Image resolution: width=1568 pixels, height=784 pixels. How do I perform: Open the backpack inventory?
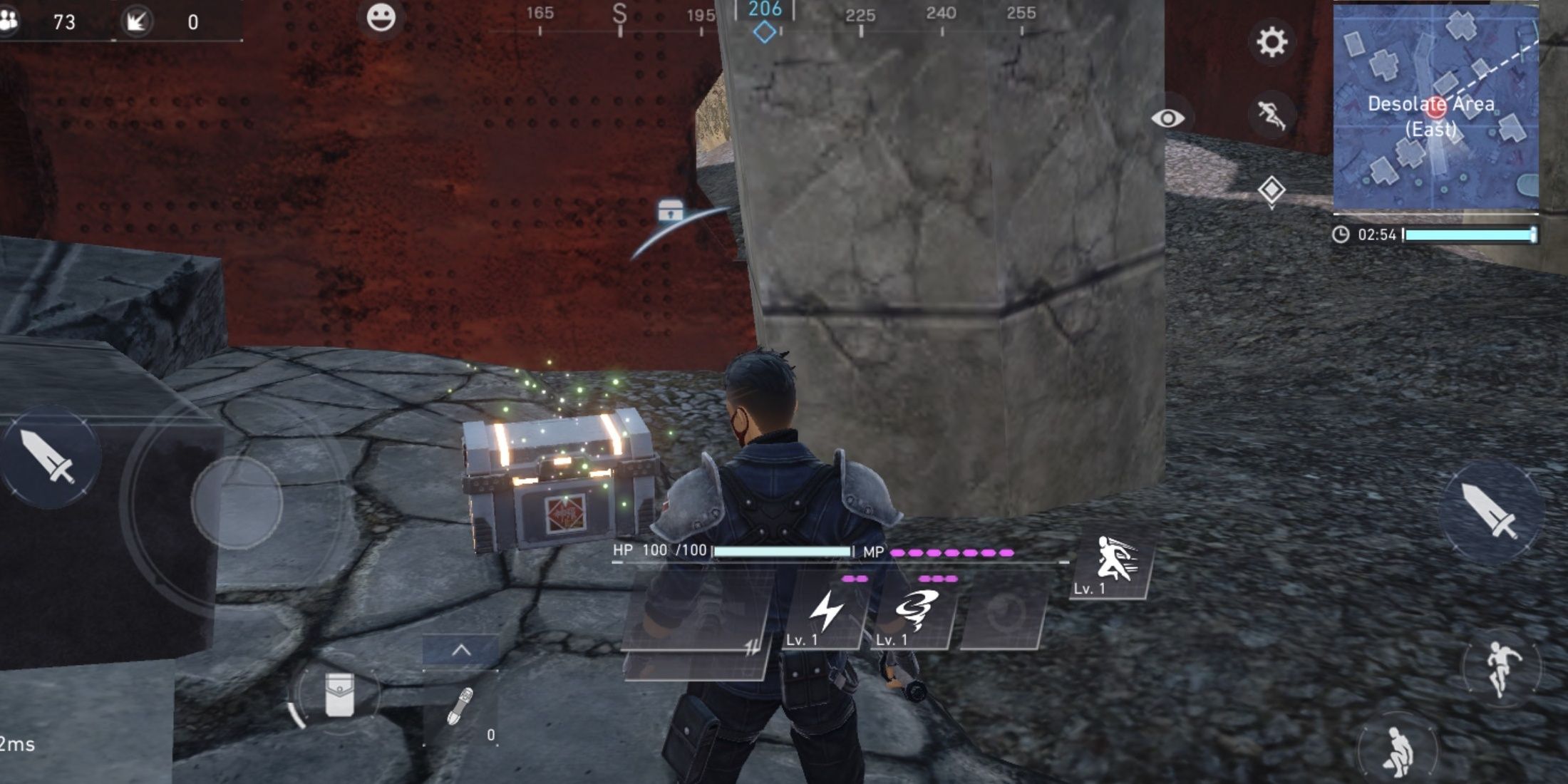[x=339, y=695]
